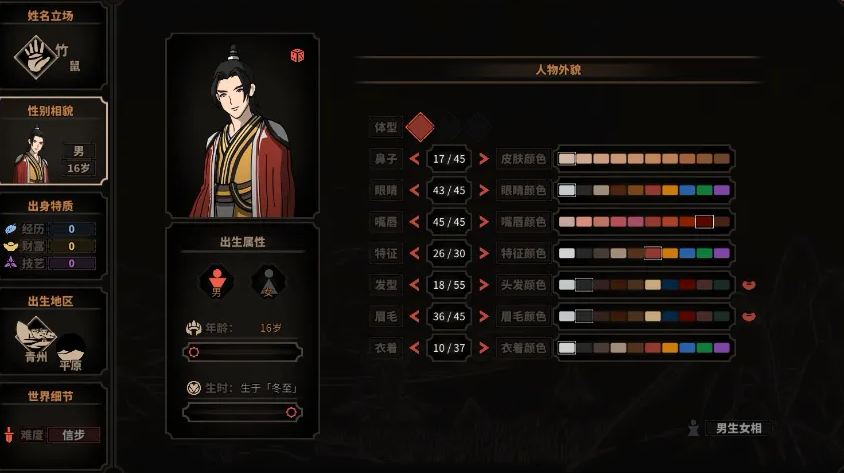The width and height of the screenshot is (844, 473).
Task: Select the female 女 gender icon
Action: click(267, 283)
